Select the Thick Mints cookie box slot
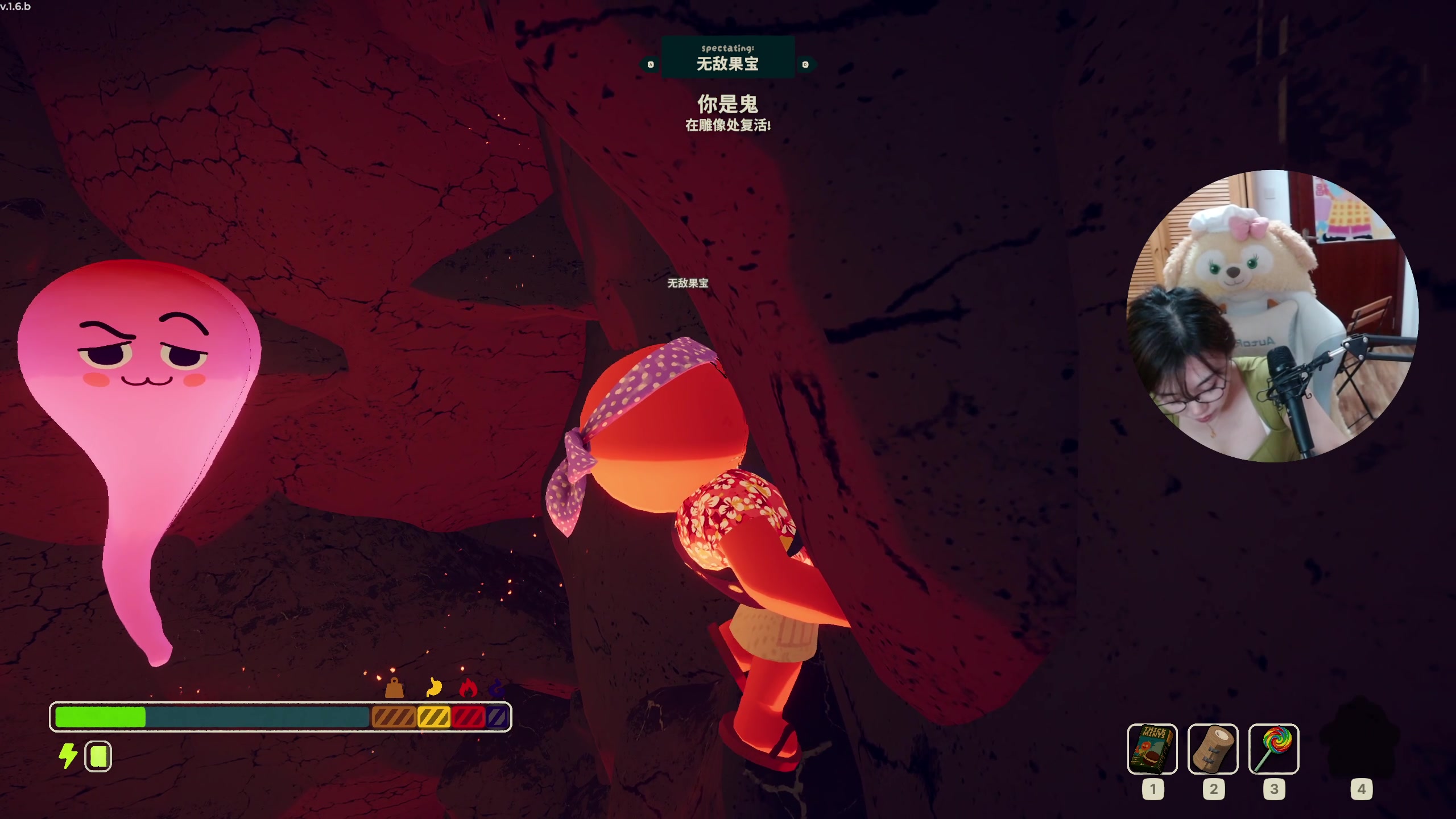This screenshot has height=819, width=1456. (x=1152, y=748)
